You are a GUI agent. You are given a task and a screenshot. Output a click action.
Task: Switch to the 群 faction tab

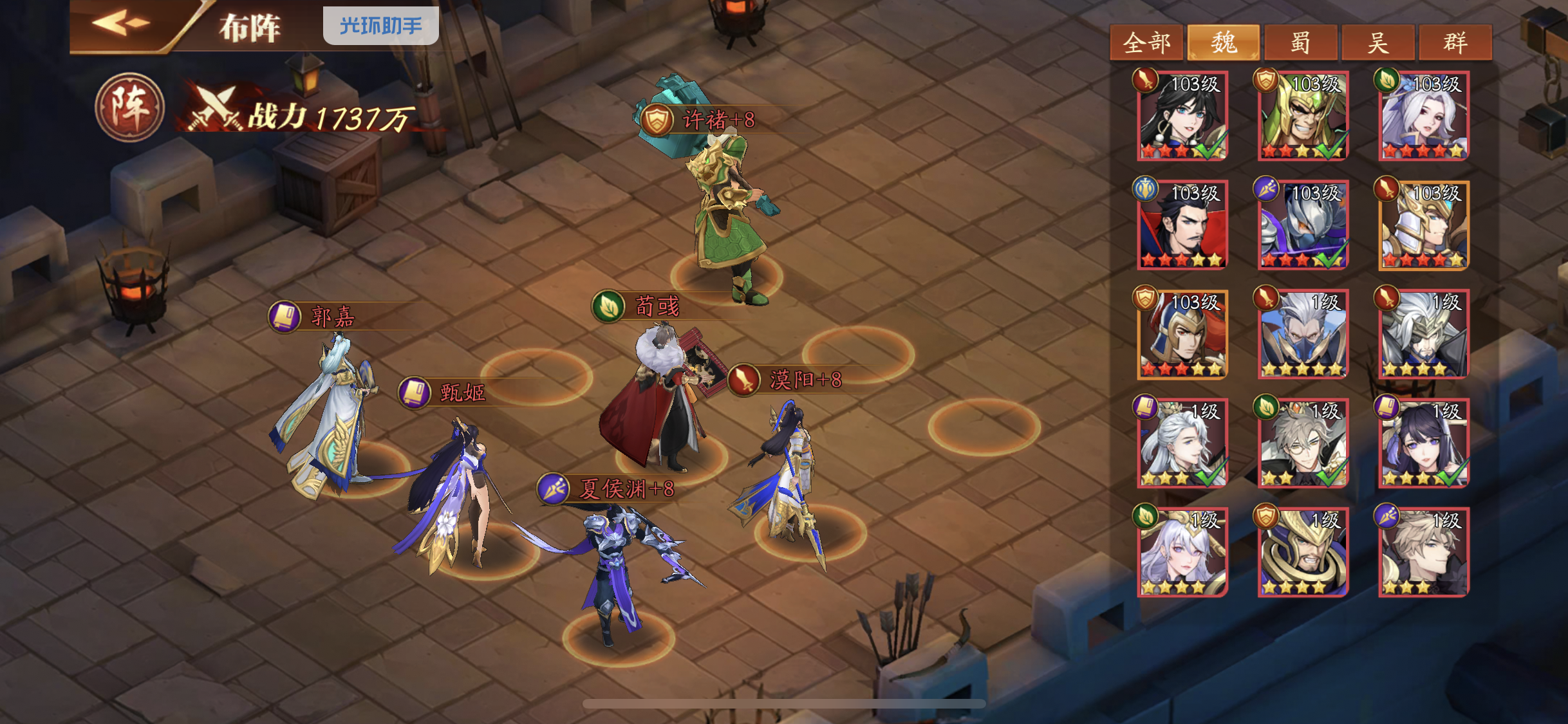click(x=1455, y=42)
